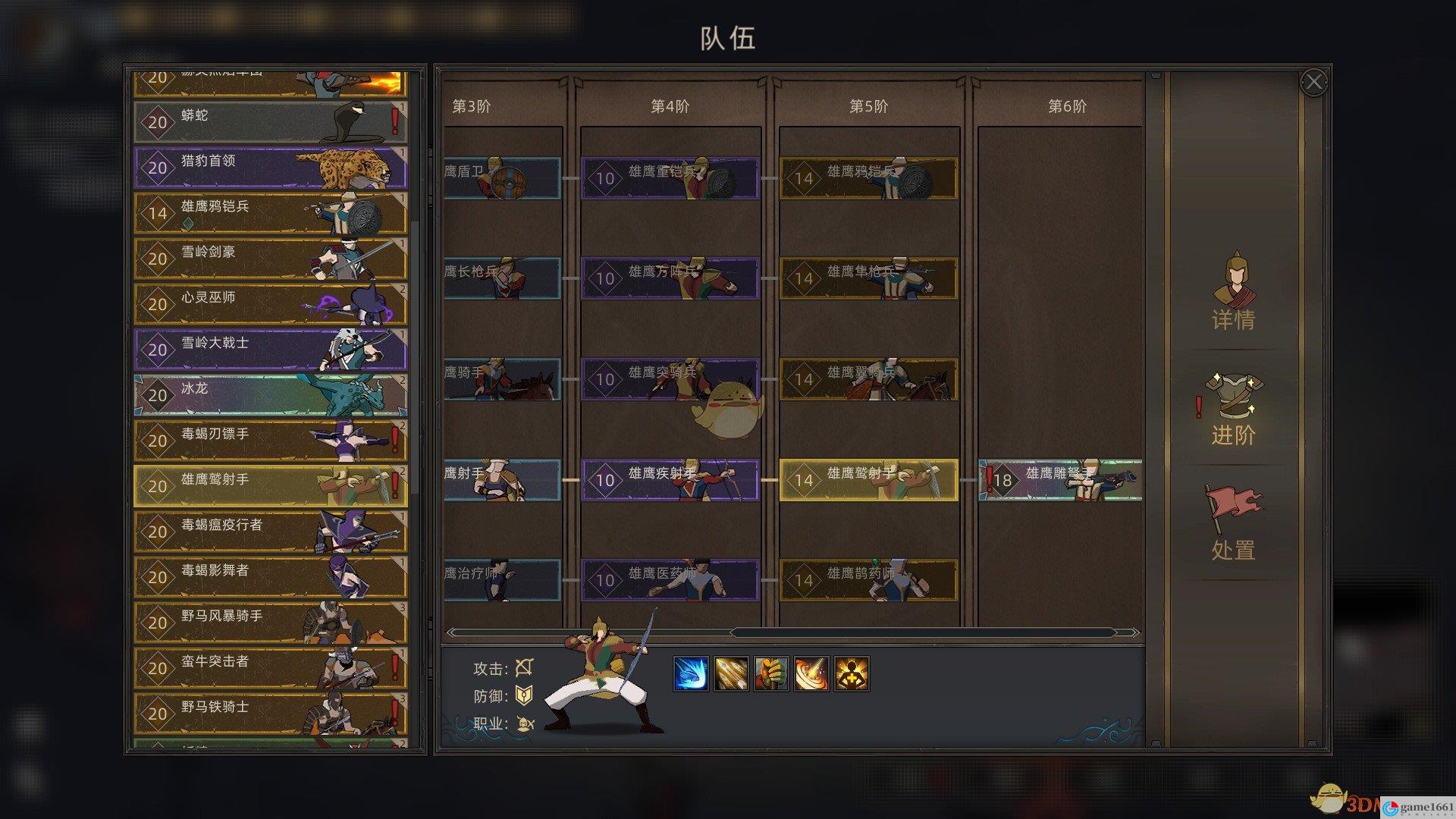Image resolution: width=1456 pixels, height=819 pixels.
Task: Open the 处置 dismiss tab
Action: 1233,523
